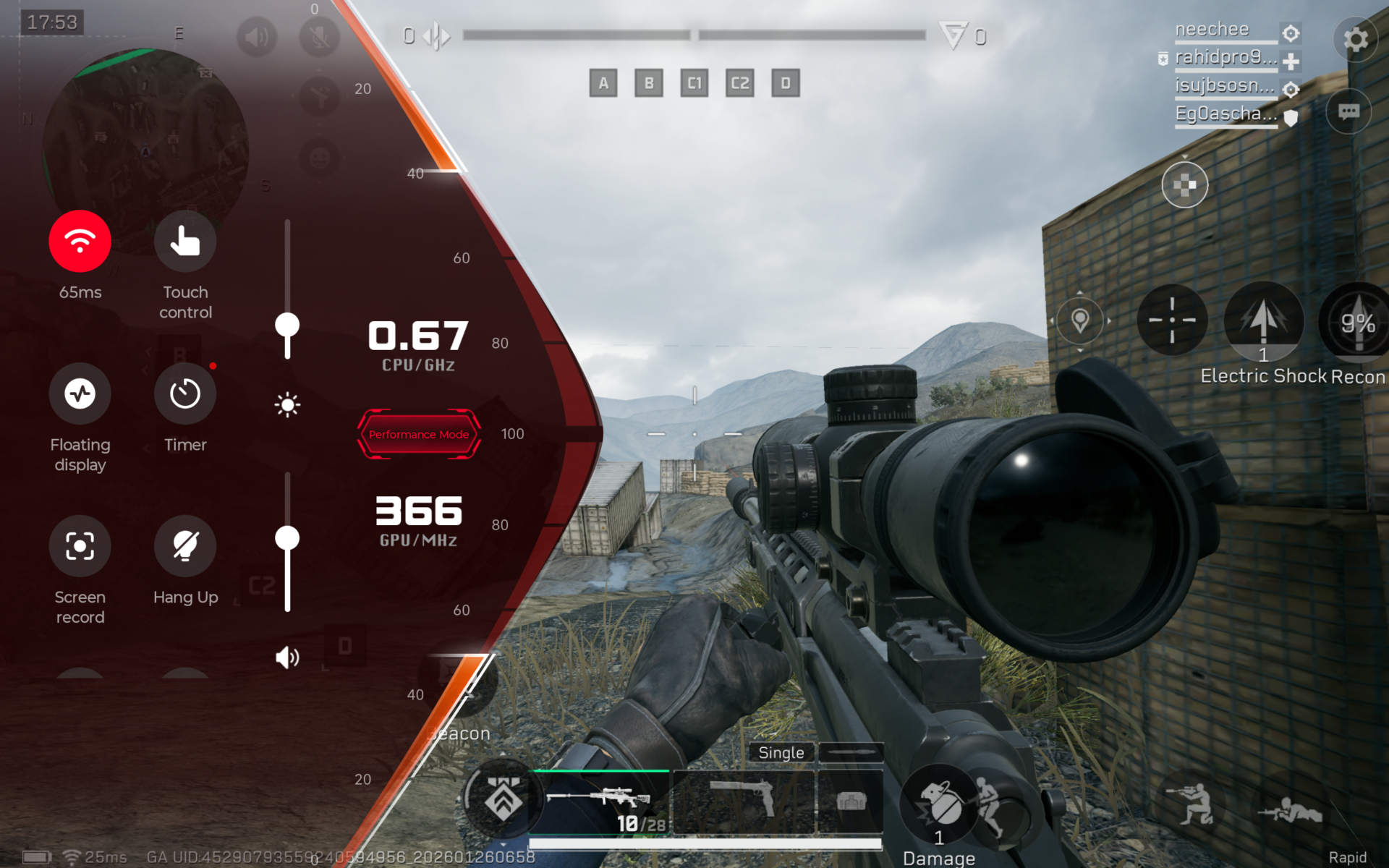The height and width of the screenshot is (868, 1389).
Task: Use the Electric Shock ability
Action: coord(1263,320)
